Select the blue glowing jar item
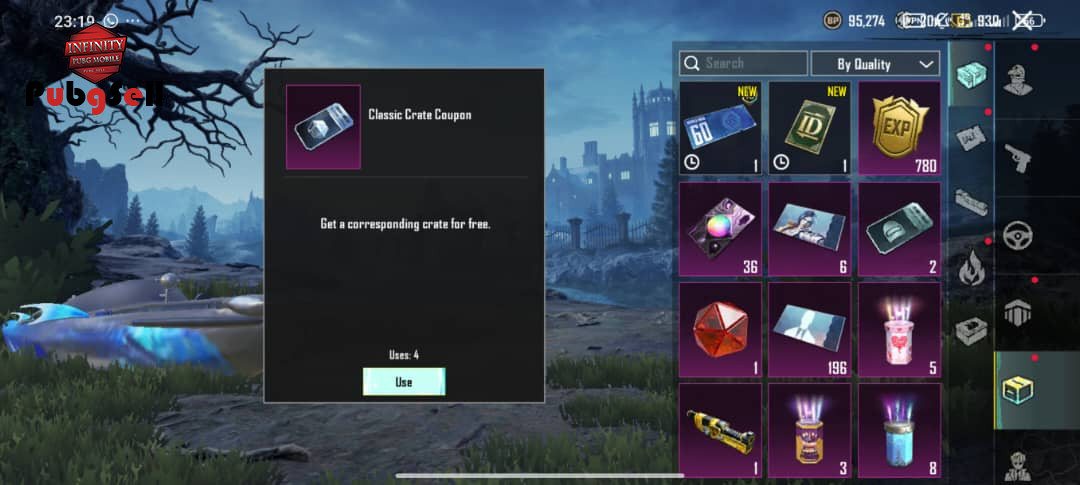Screen dimensions: 1080x485 coord(899,430)
